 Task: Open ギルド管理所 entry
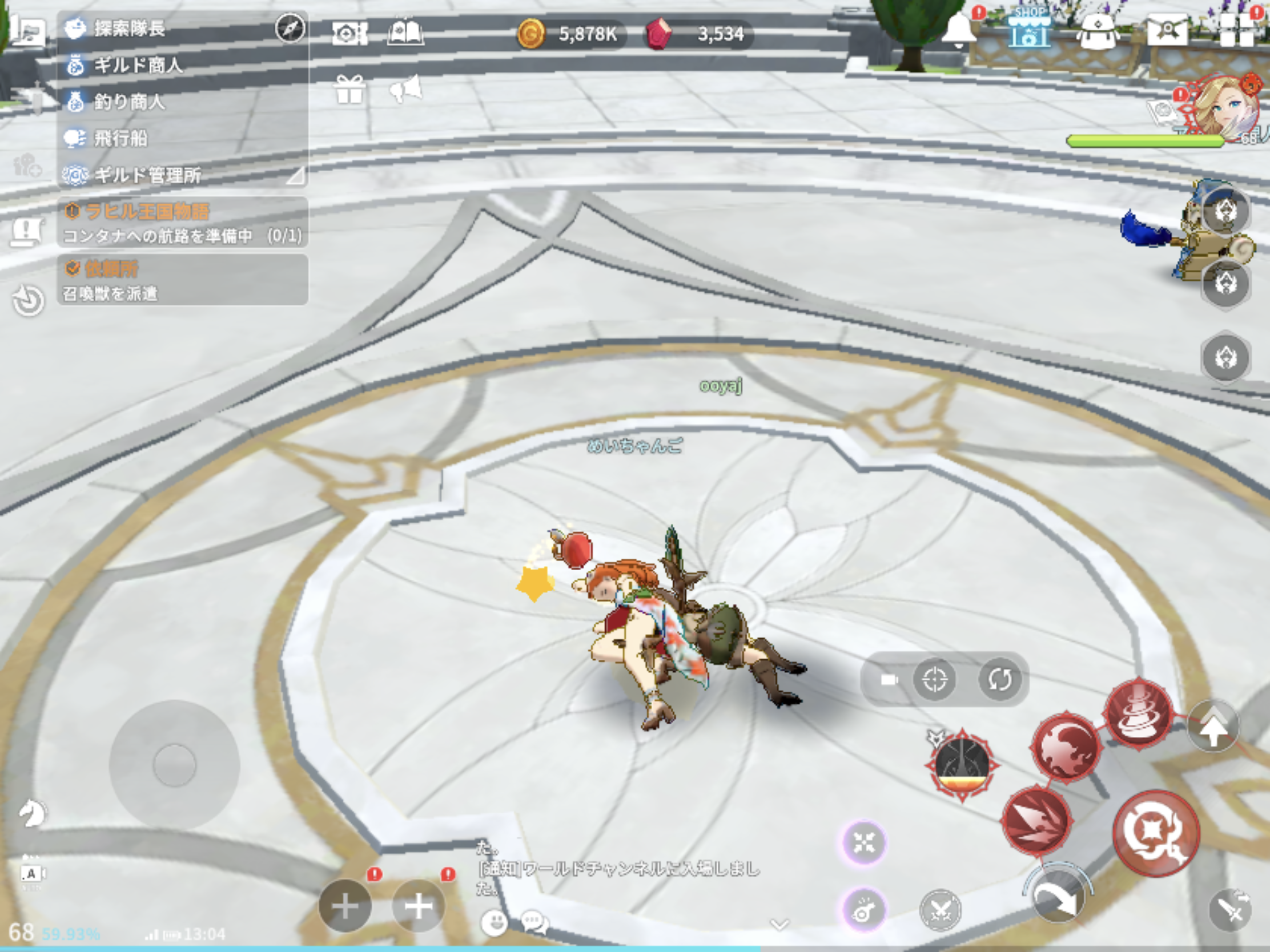tap(147, 175)
